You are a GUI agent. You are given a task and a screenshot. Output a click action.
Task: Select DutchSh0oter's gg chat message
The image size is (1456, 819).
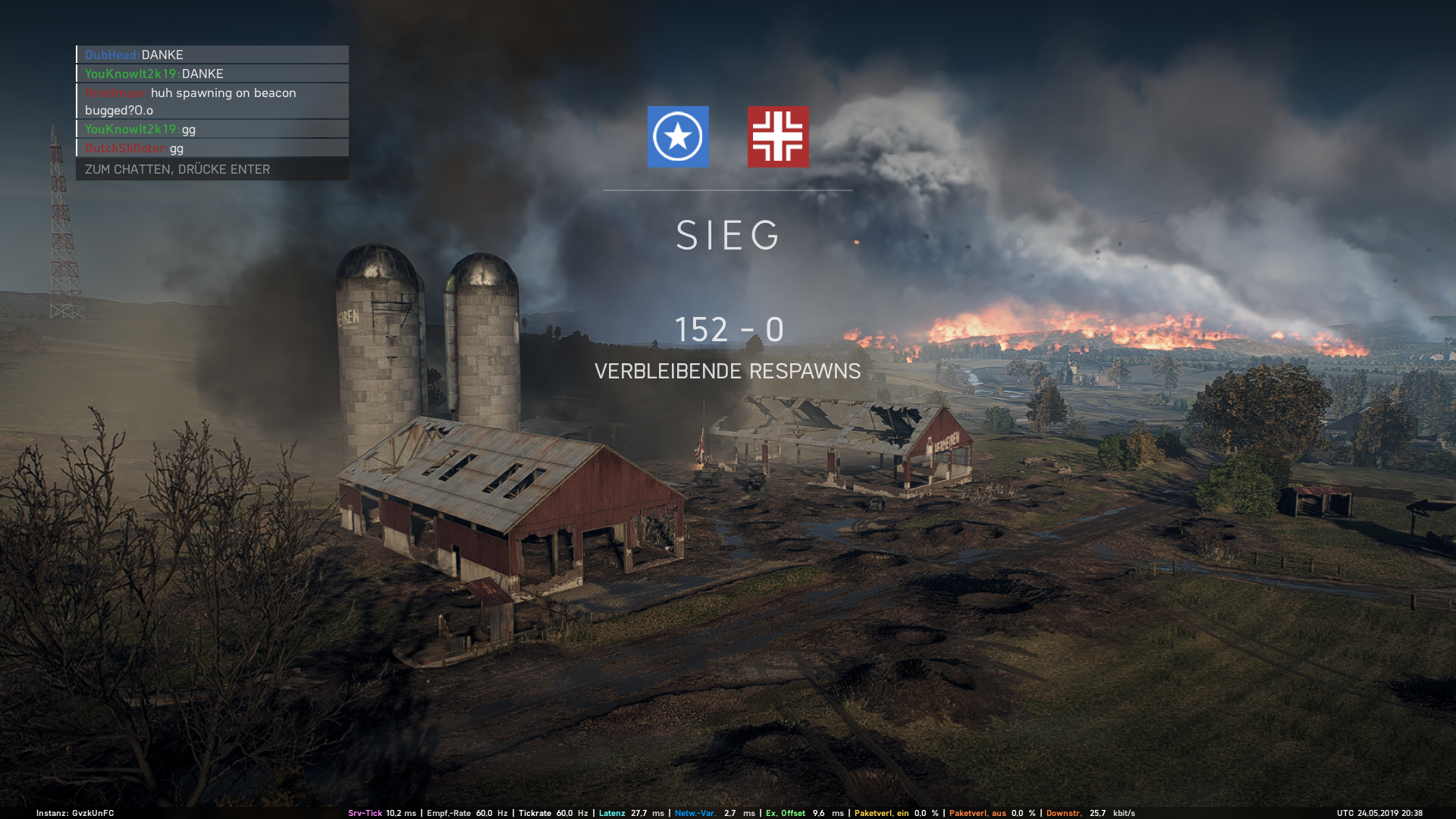212,148
